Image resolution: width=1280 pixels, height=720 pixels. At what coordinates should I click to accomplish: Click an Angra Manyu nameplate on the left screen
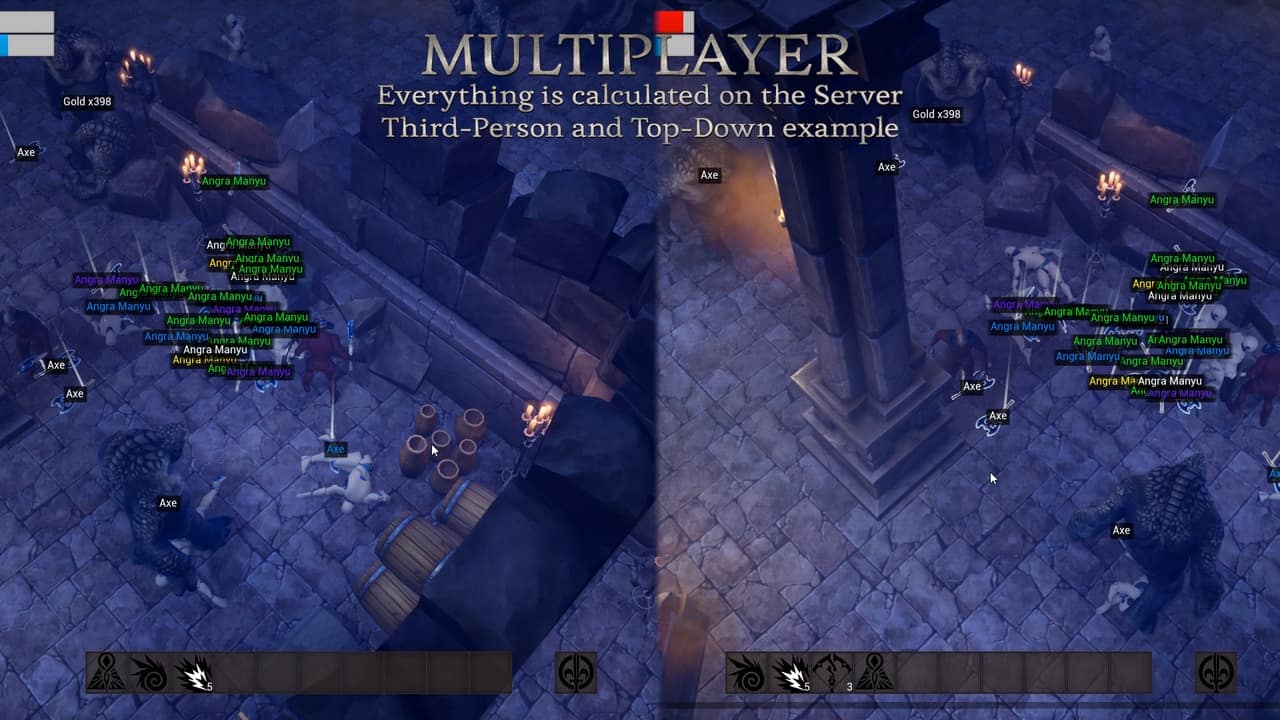tap(233, 180)
